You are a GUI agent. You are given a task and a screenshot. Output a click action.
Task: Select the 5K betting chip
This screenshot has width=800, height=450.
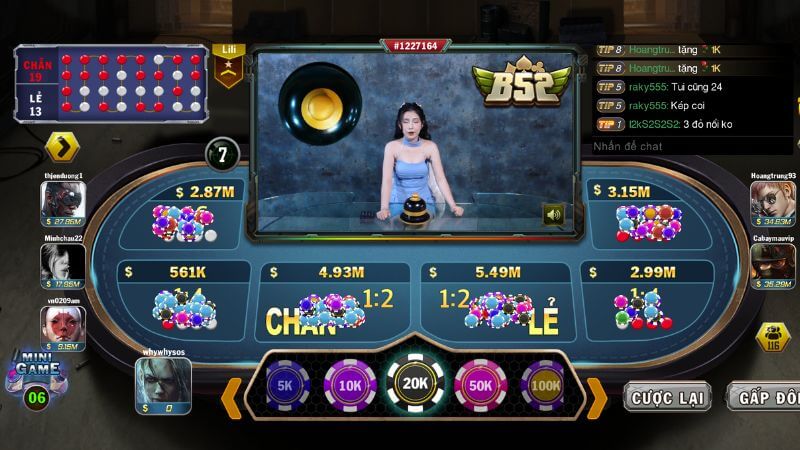[285, 385]
